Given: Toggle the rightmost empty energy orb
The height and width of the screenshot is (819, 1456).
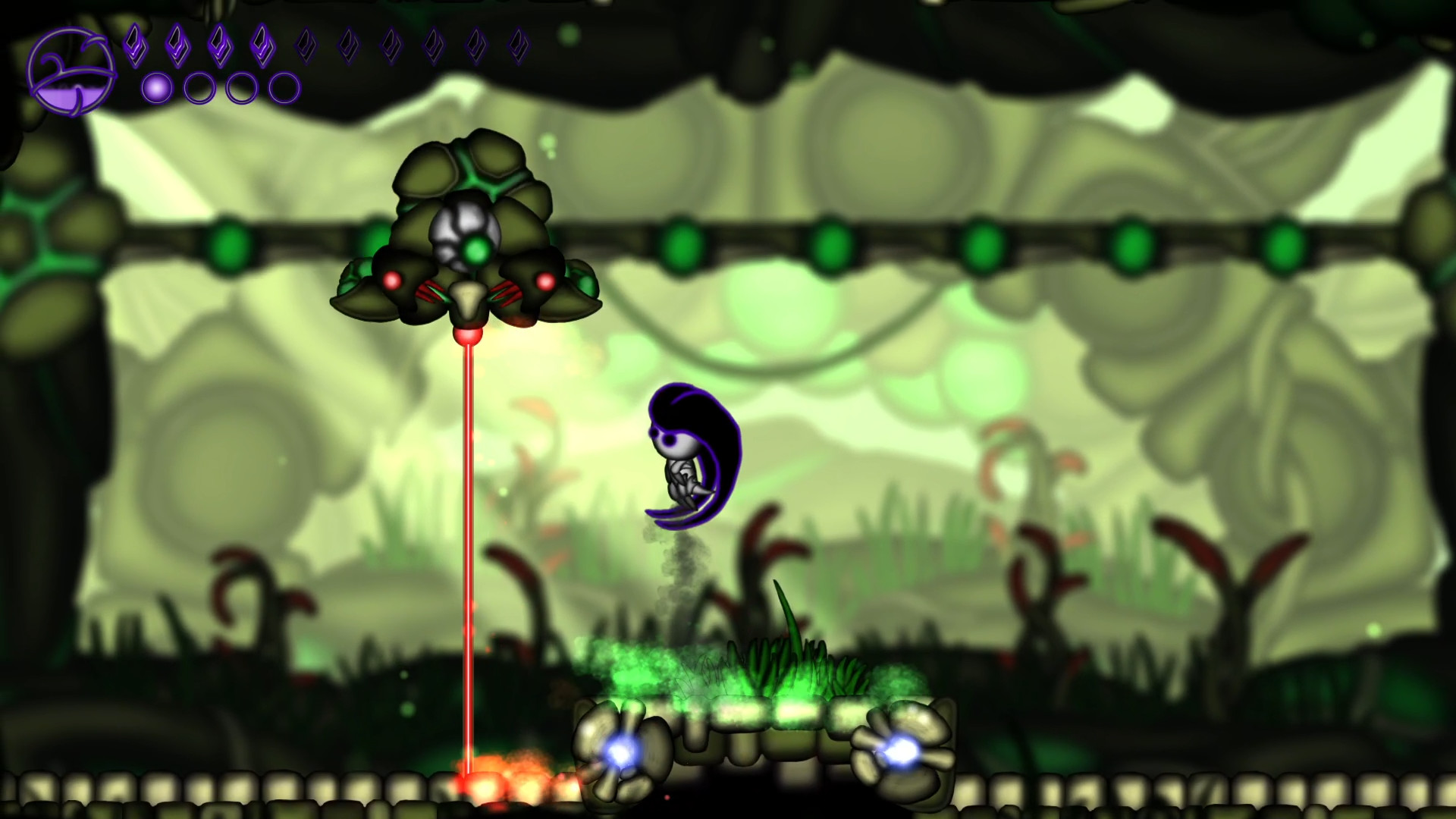Looking at the screenshot, I should coord(283,86).
